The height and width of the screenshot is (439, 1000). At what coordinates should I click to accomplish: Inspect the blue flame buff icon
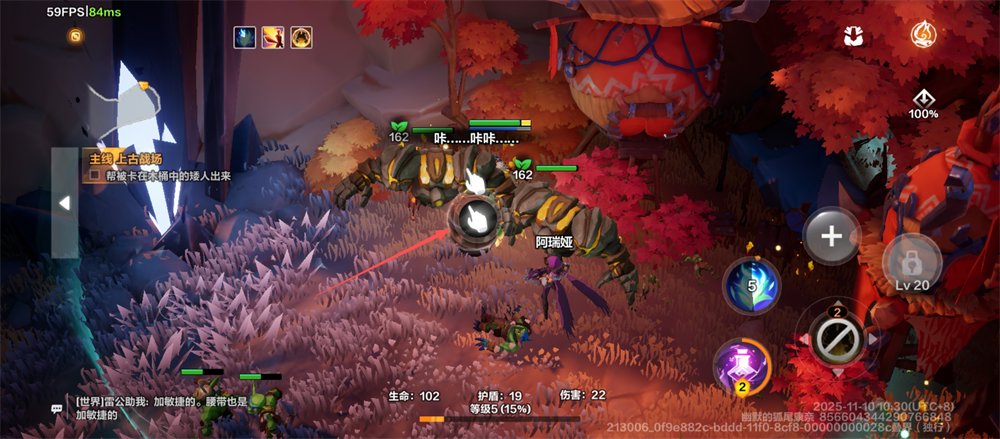(245, 38)
